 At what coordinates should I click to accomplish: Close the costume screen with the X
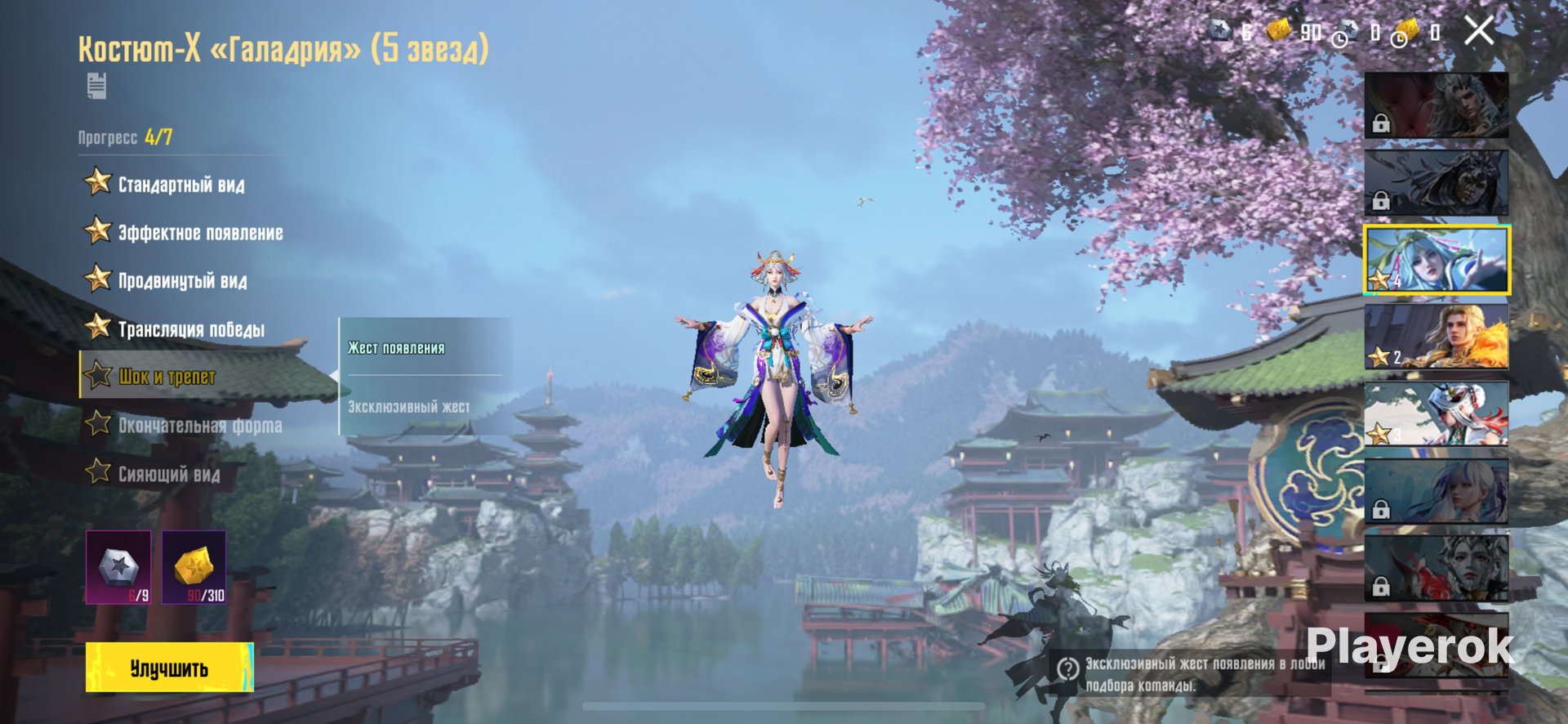(1478, 32)
